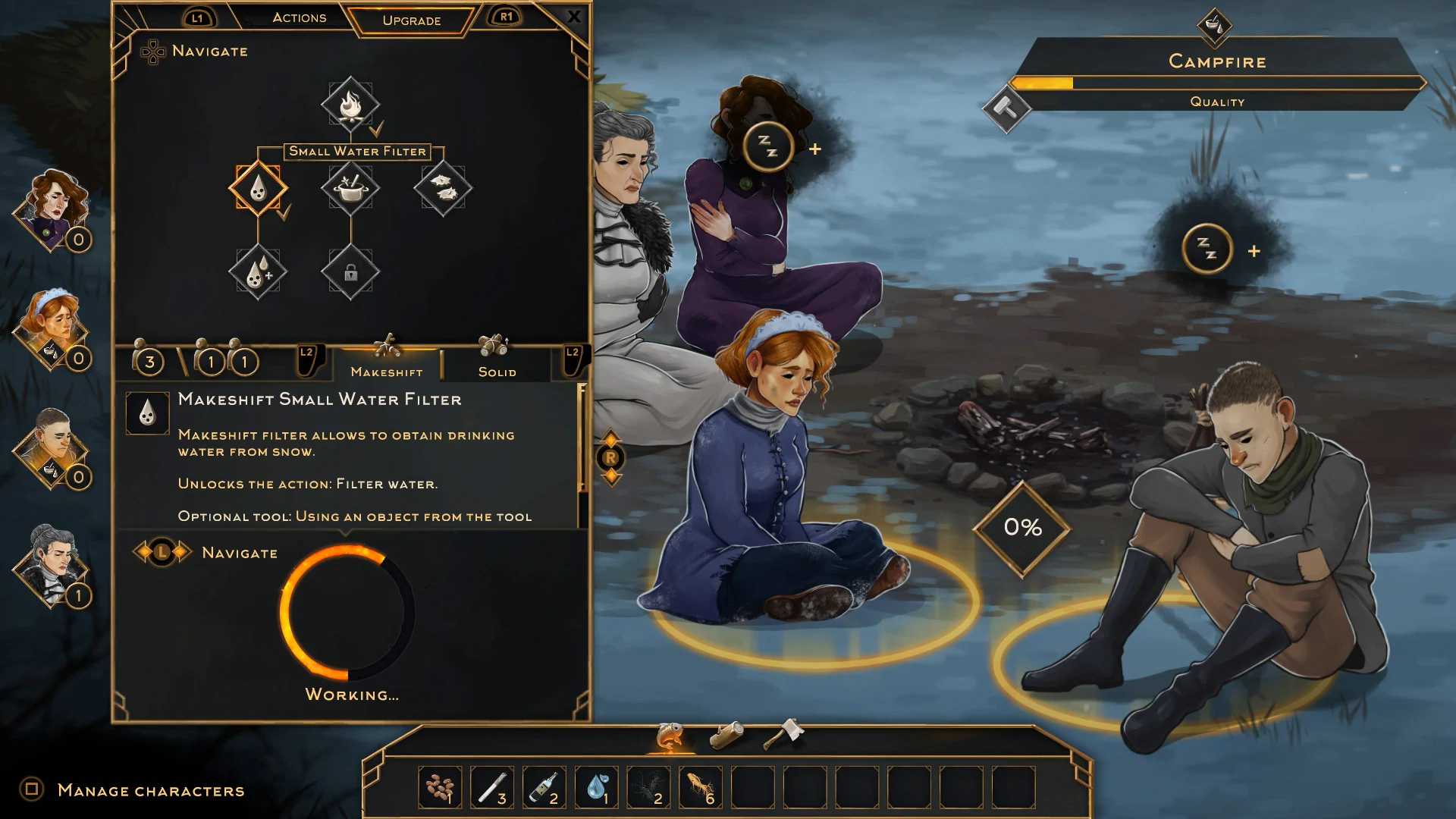This screenshot has height=819, width=1456.
Task: Select the improved water filter upgrade node
Action: [x=259, y=271]
